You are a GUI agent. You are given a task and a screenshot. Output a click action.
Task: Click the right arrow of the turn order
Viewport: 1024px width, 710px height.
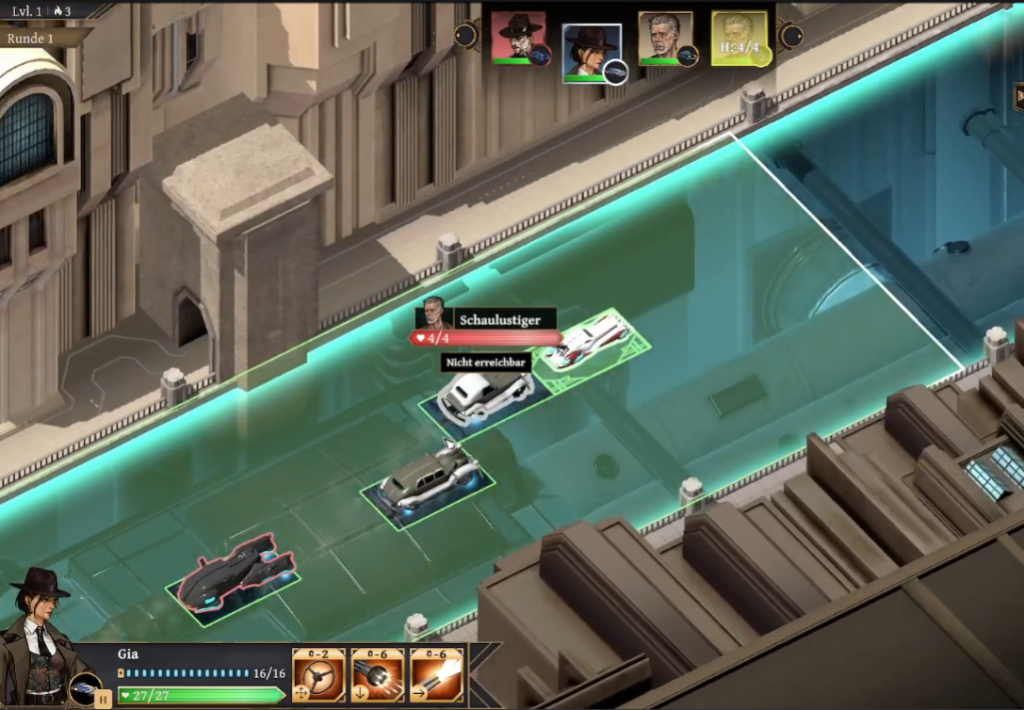pyautogui.click(x=791, y=36)
